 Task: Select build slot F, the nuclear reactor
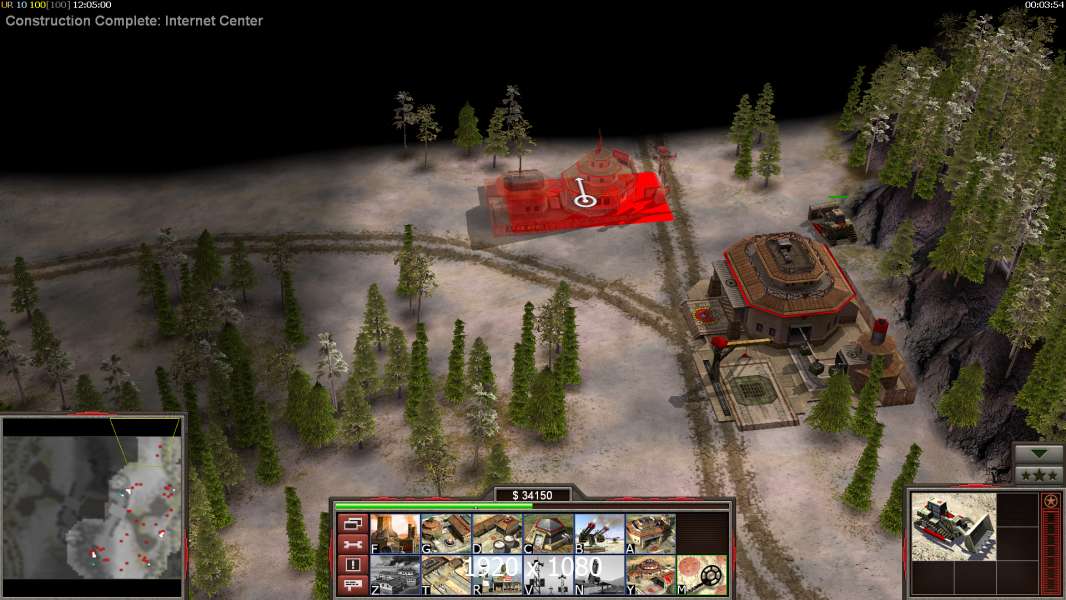(x=394, y=534)
